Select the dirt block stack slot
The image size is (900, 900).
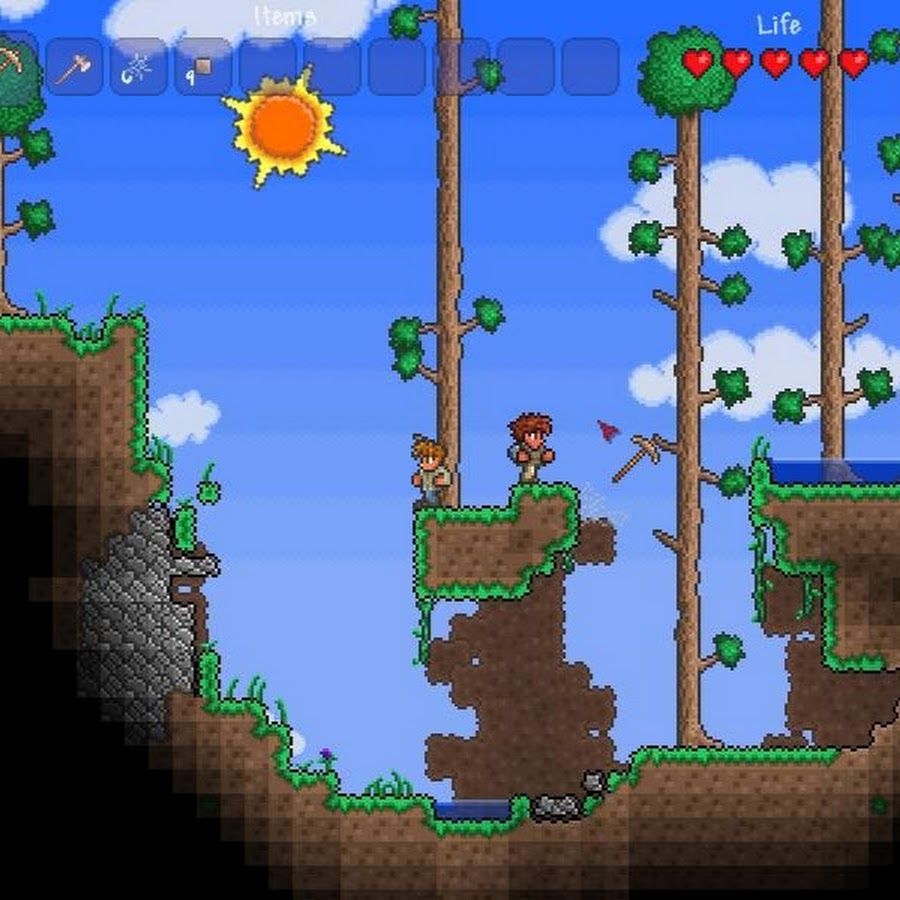click(202, 67)
